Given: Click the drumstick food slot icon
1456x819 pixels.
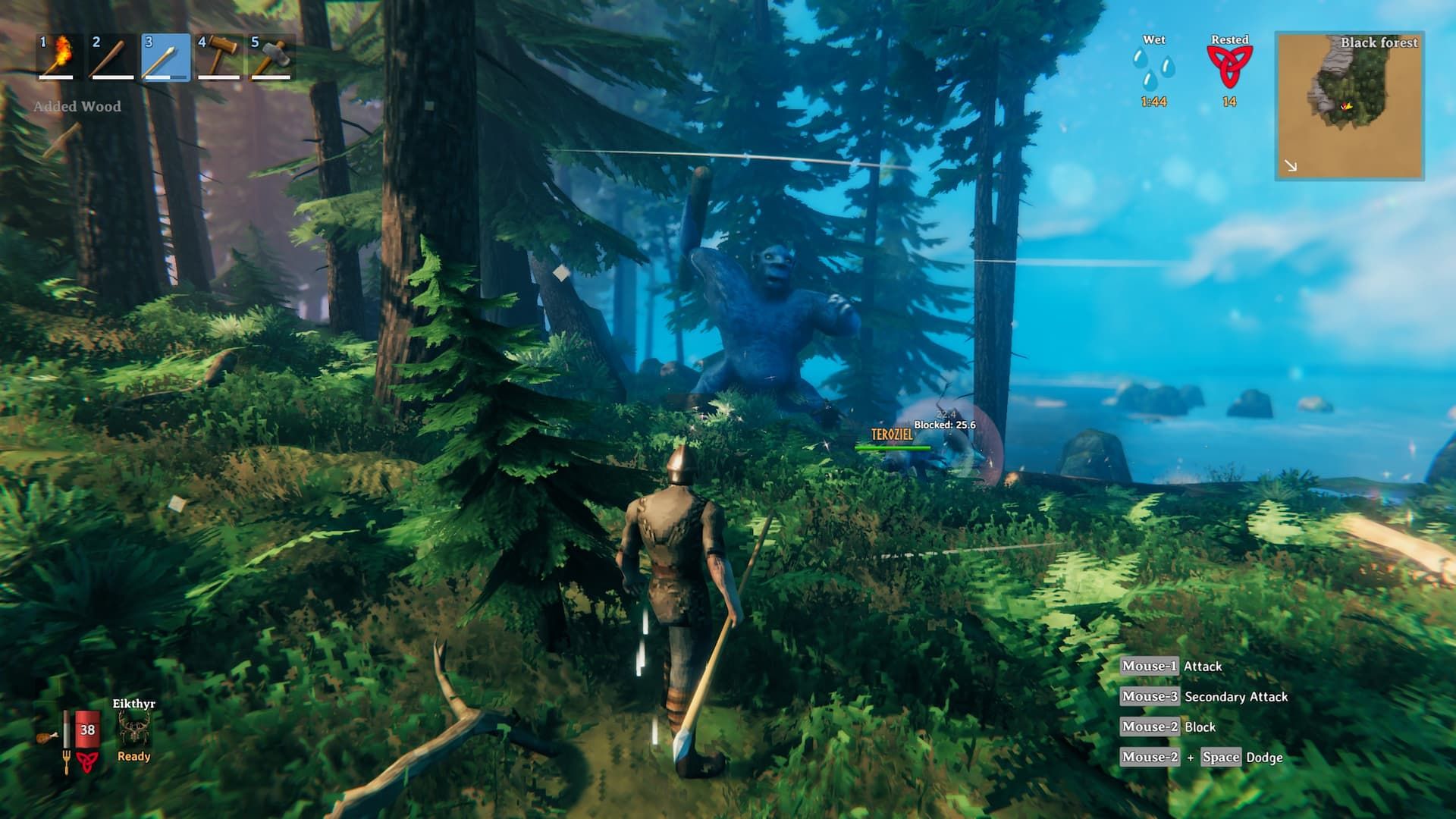Looking at the screenshot, I should click(45, 737).
